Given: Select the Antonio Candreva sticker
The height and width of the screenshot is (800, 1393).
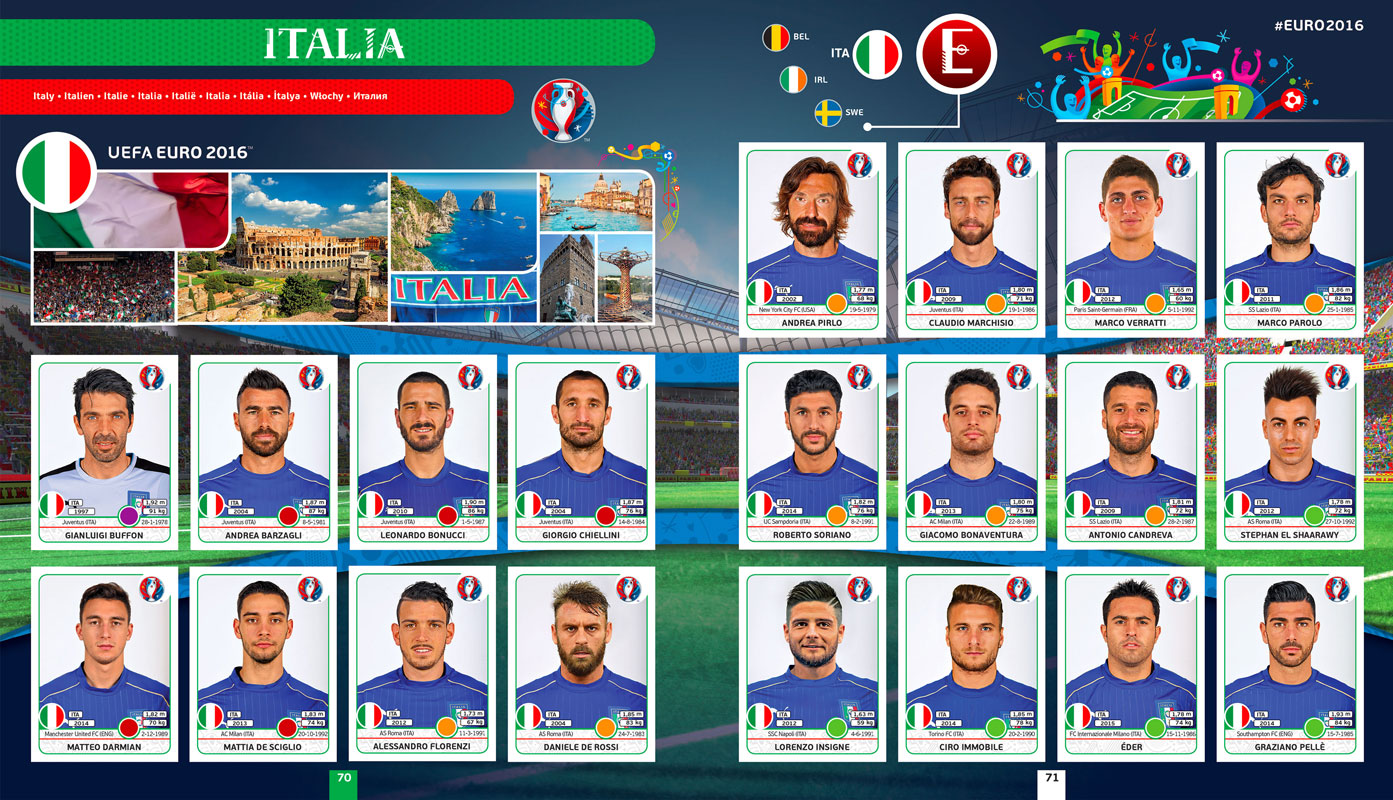Looking at the screenshot, I should coord(1130,450).
